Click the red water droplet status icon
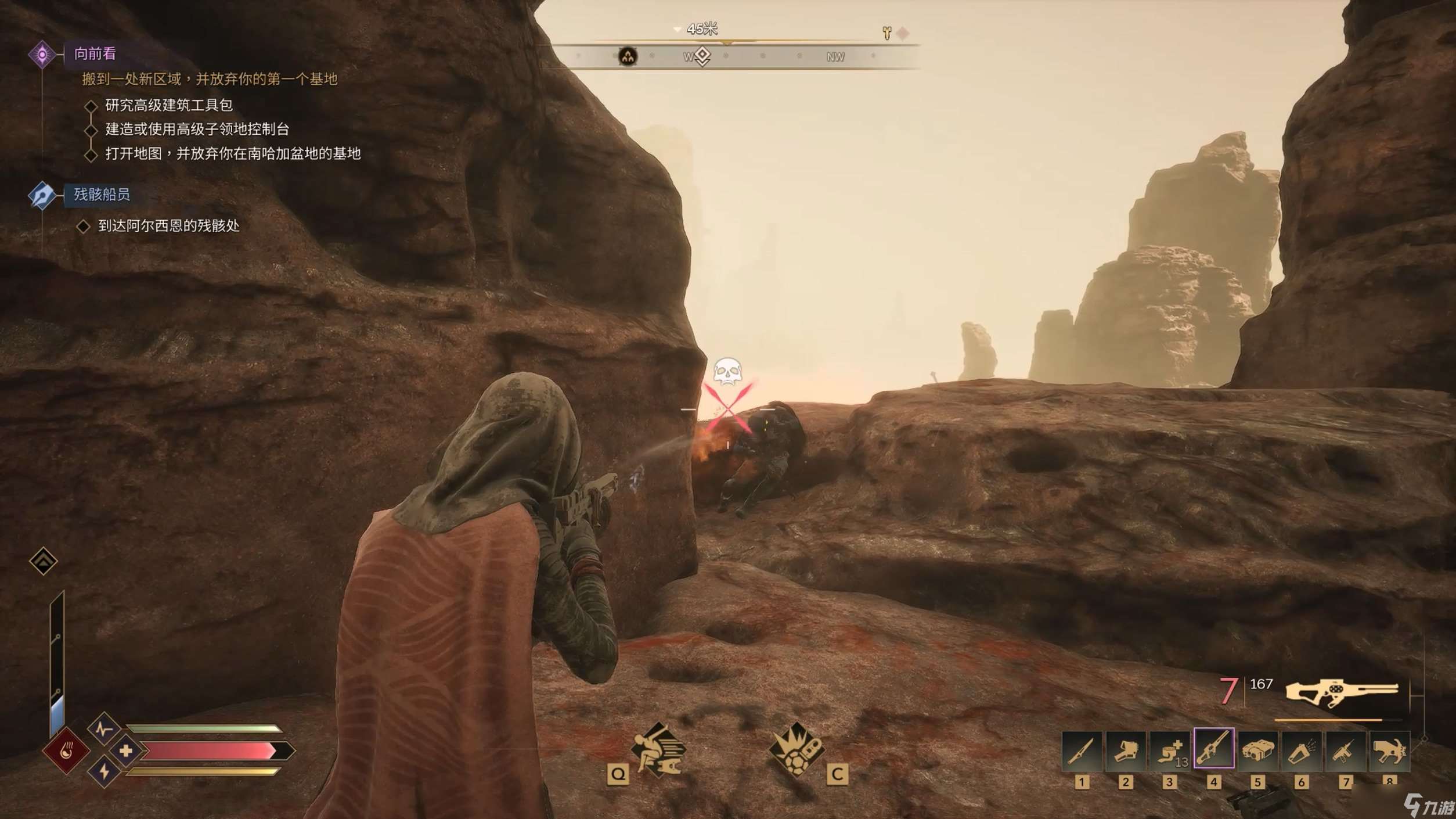Image resolution: width=1456 pixels, height=819 pixels. [66, 751]
